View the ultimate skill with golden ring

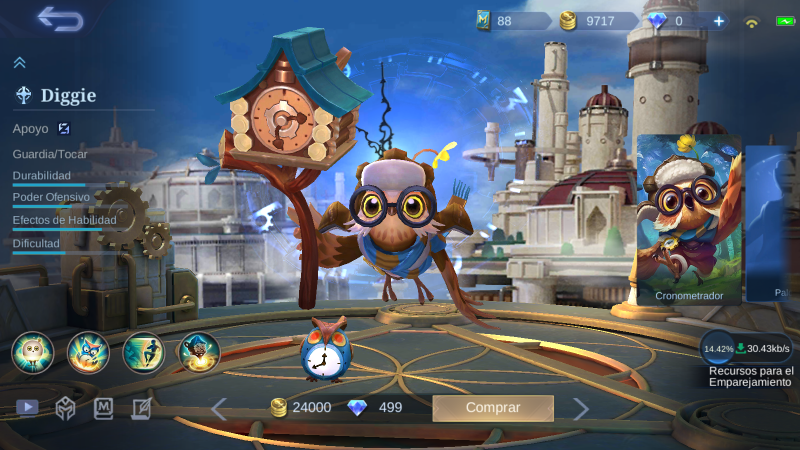pyautogui.click(x=199, y=352)
